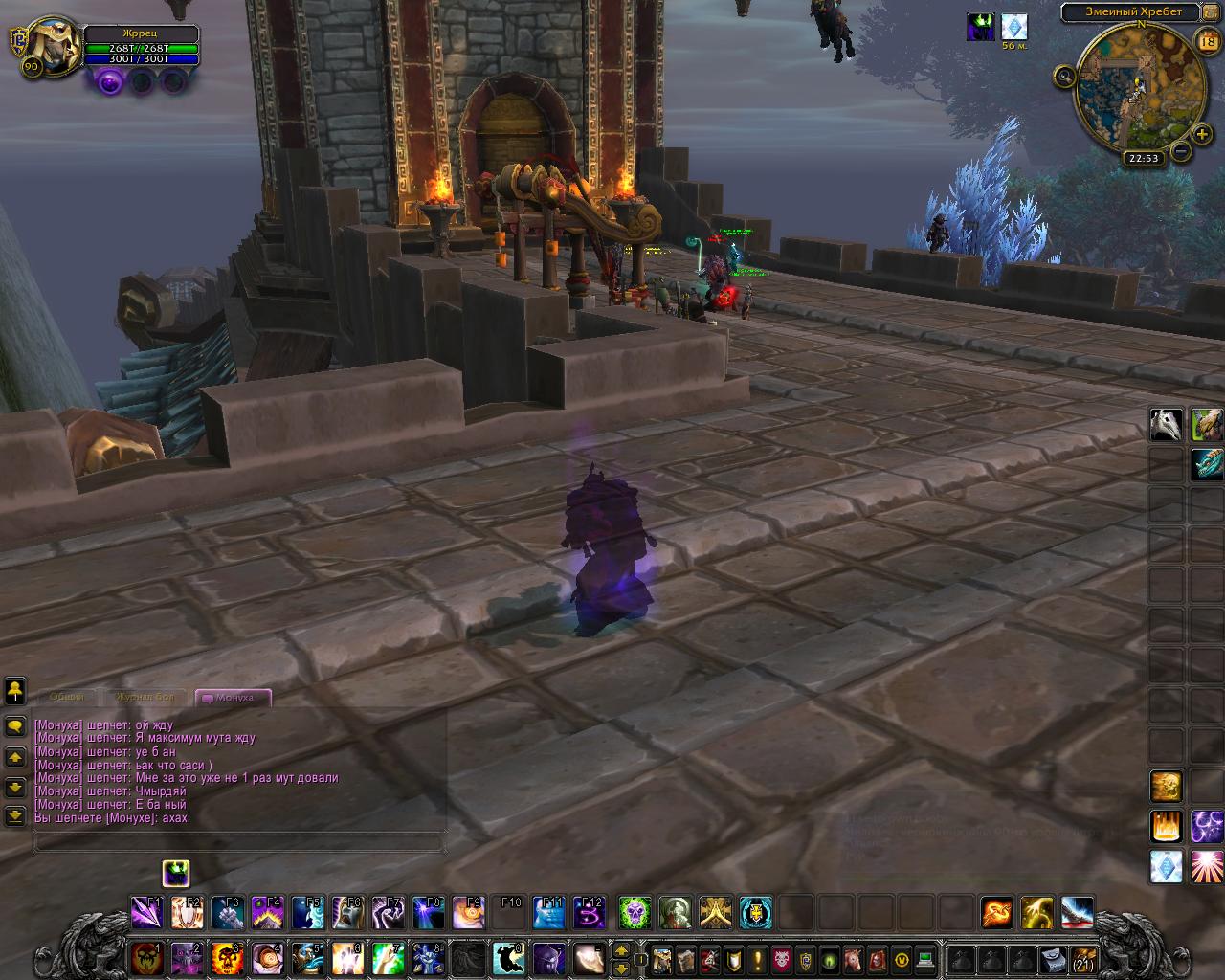This screenshot has height=980, width=1225.
Task: Zoom out the minimap with minus button
Action: 1181,150
